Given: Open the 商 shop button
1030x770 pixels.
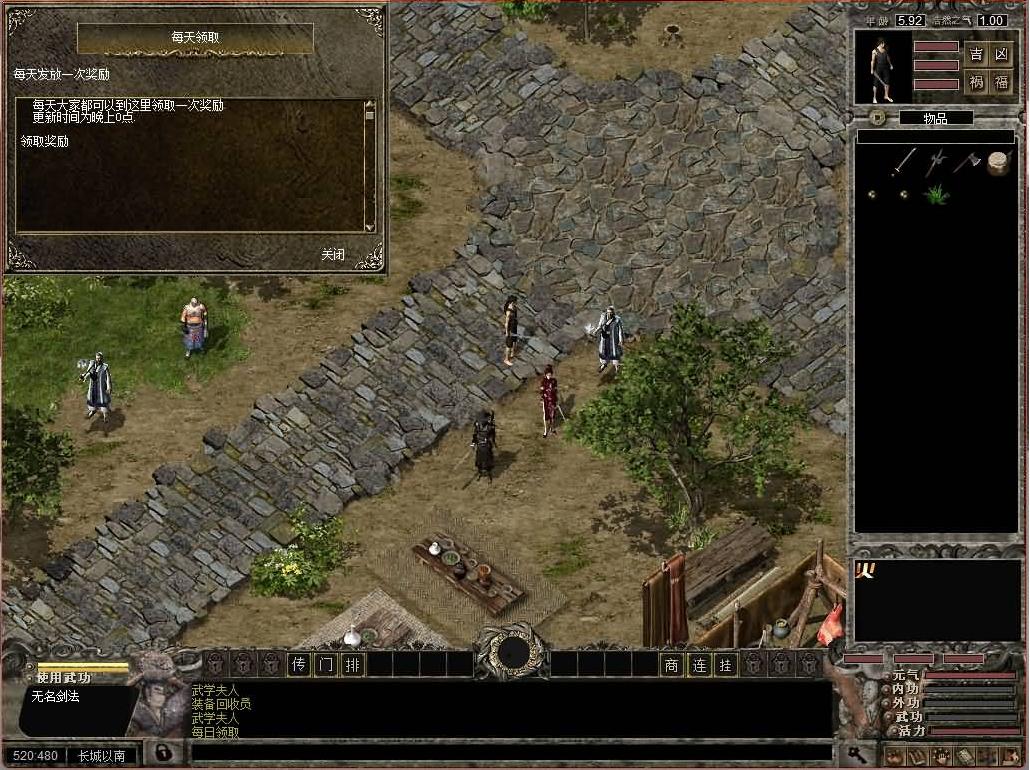Looking at the screenshot, I should coord(673,664).
